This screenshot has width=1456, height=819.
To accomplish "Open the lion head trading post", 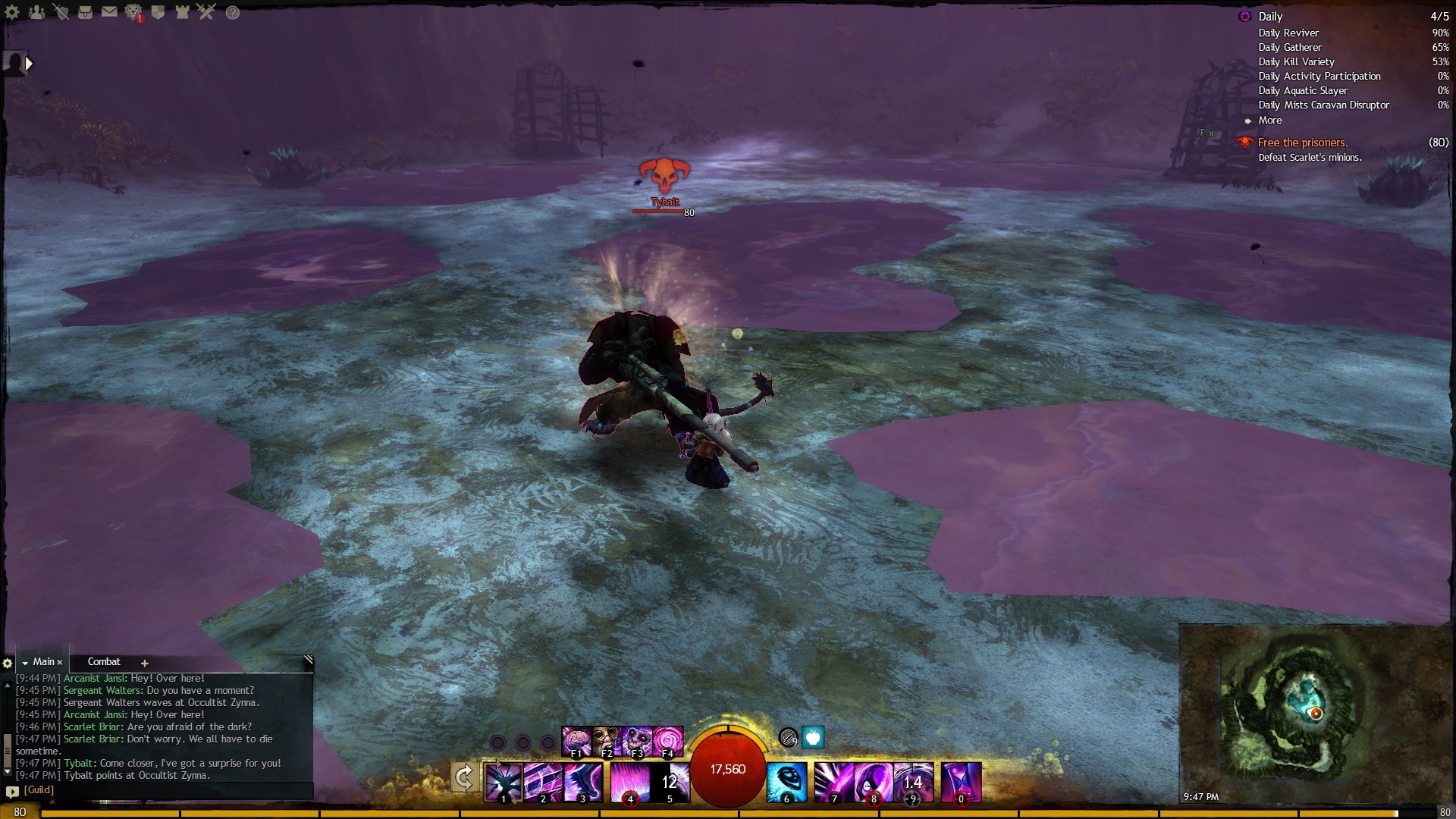I will 133,12.
